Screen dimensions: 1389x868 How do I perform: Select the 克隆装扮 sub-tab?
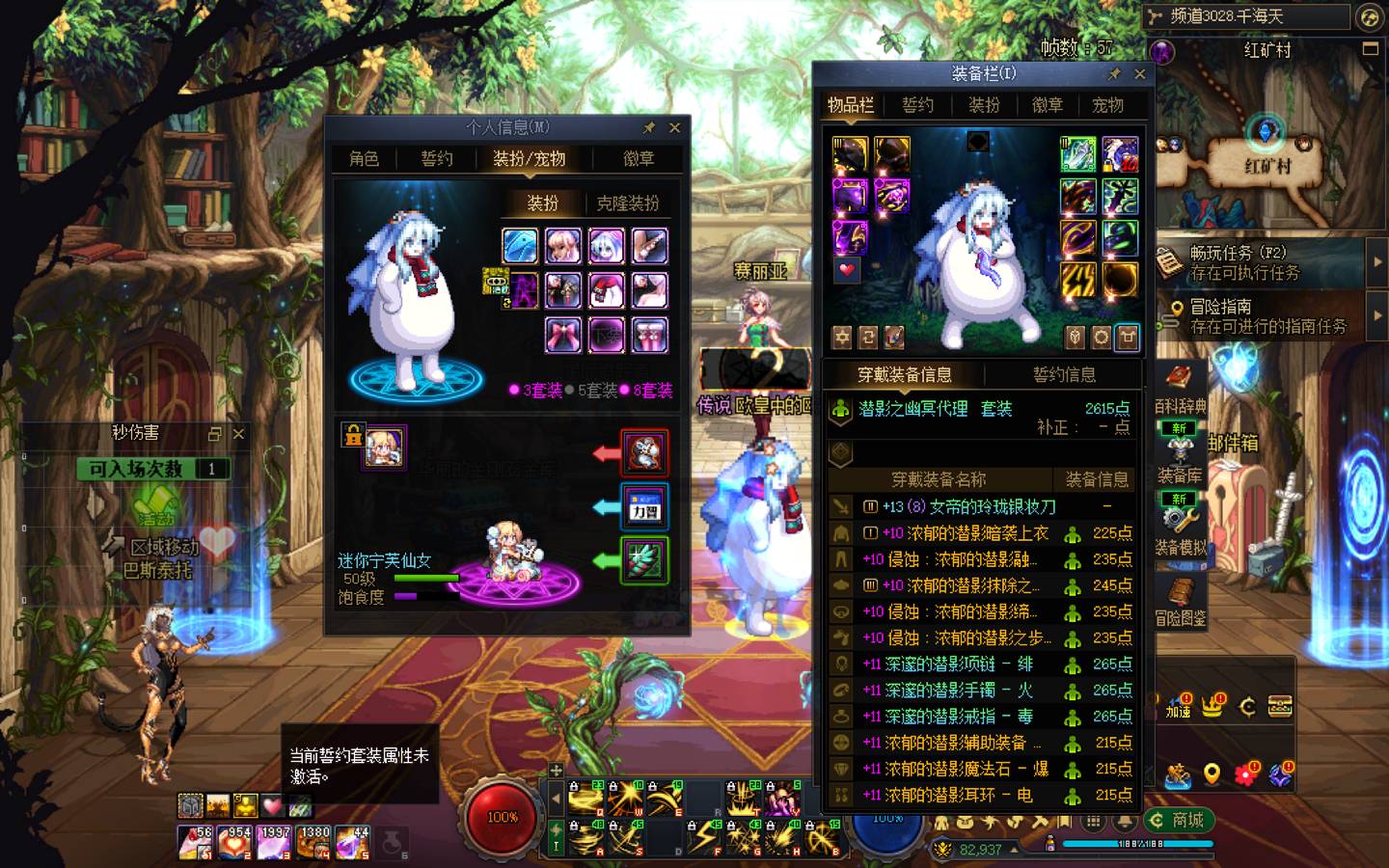coord(627,203)
